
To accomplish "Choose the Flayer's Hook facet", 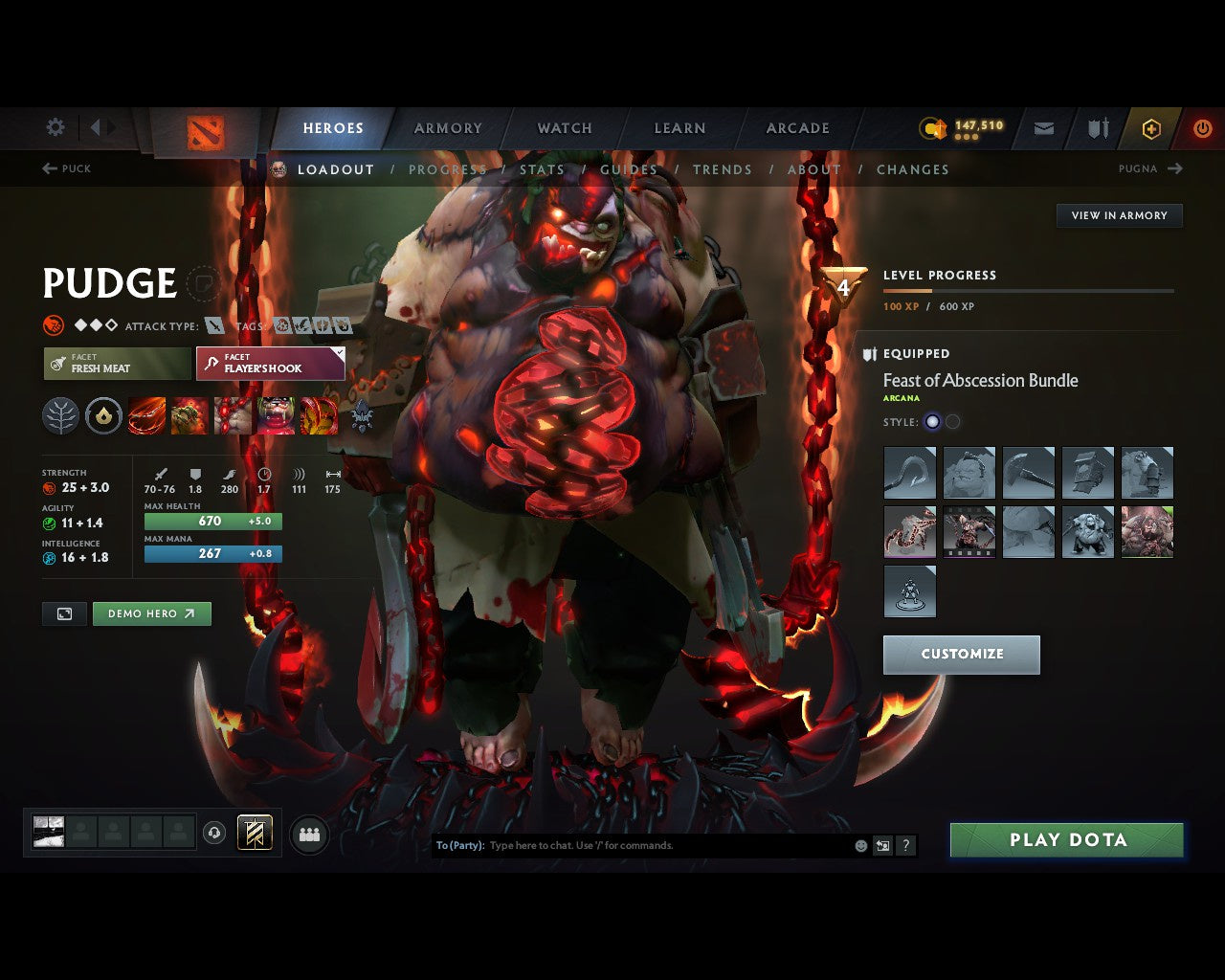I will [x=271, y=364].
